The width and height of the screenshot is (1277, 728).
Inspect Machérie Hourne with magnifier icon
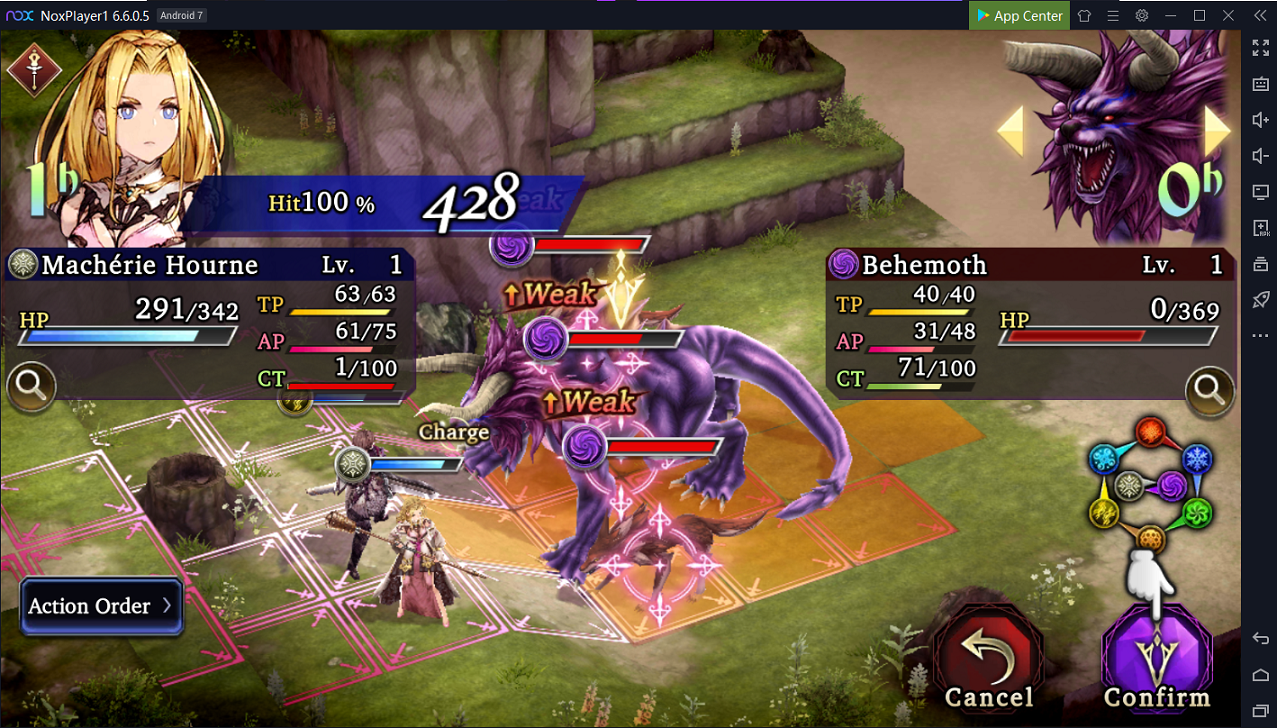click(x=30, y=387)
